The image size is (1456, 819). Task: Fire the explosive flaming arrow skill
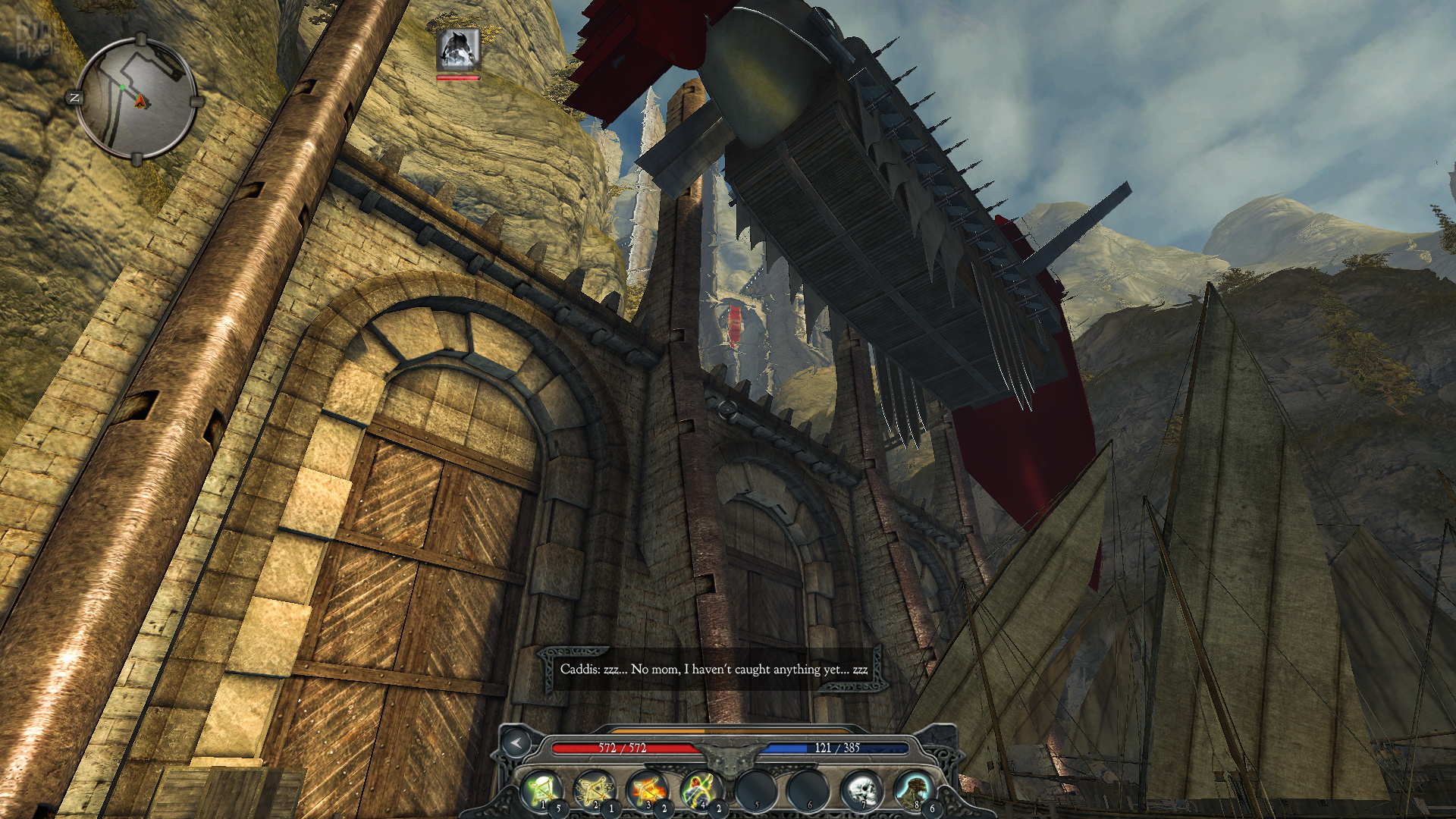coord(647,789)
